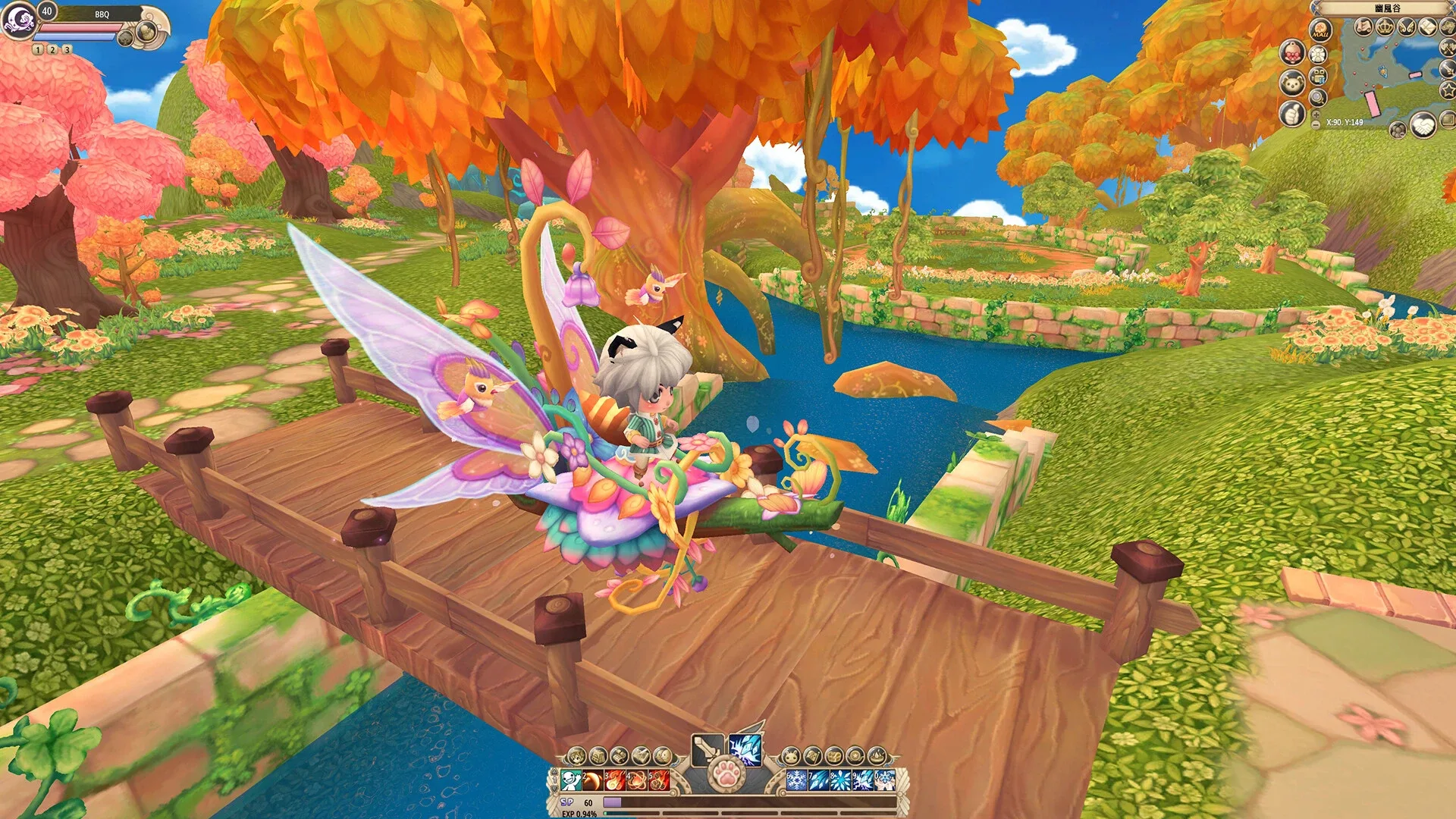Open the star favorites icon right of the minimap
The width and height of the screenshot is (1456, 819).
(x=1448, y=91)
